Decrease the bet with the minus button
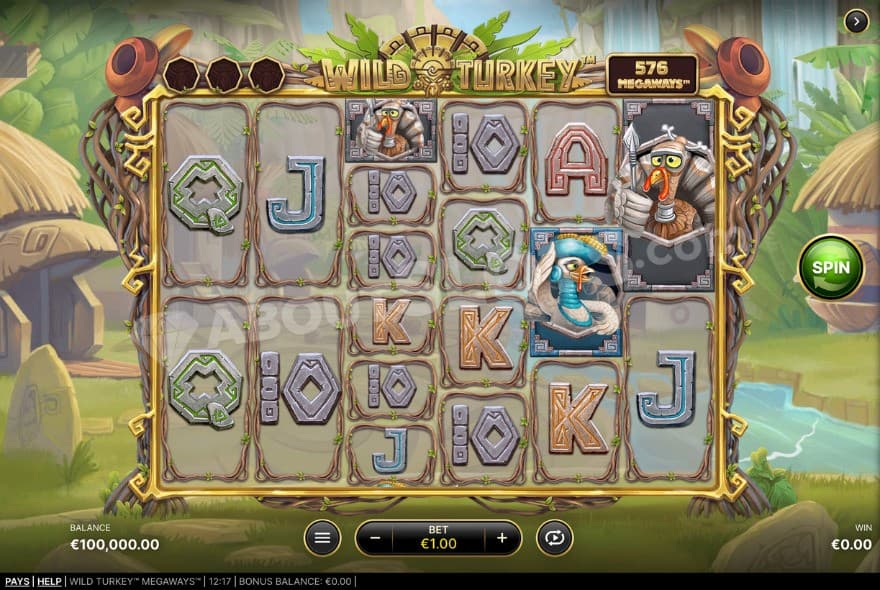880x590 pixels. 375,538
